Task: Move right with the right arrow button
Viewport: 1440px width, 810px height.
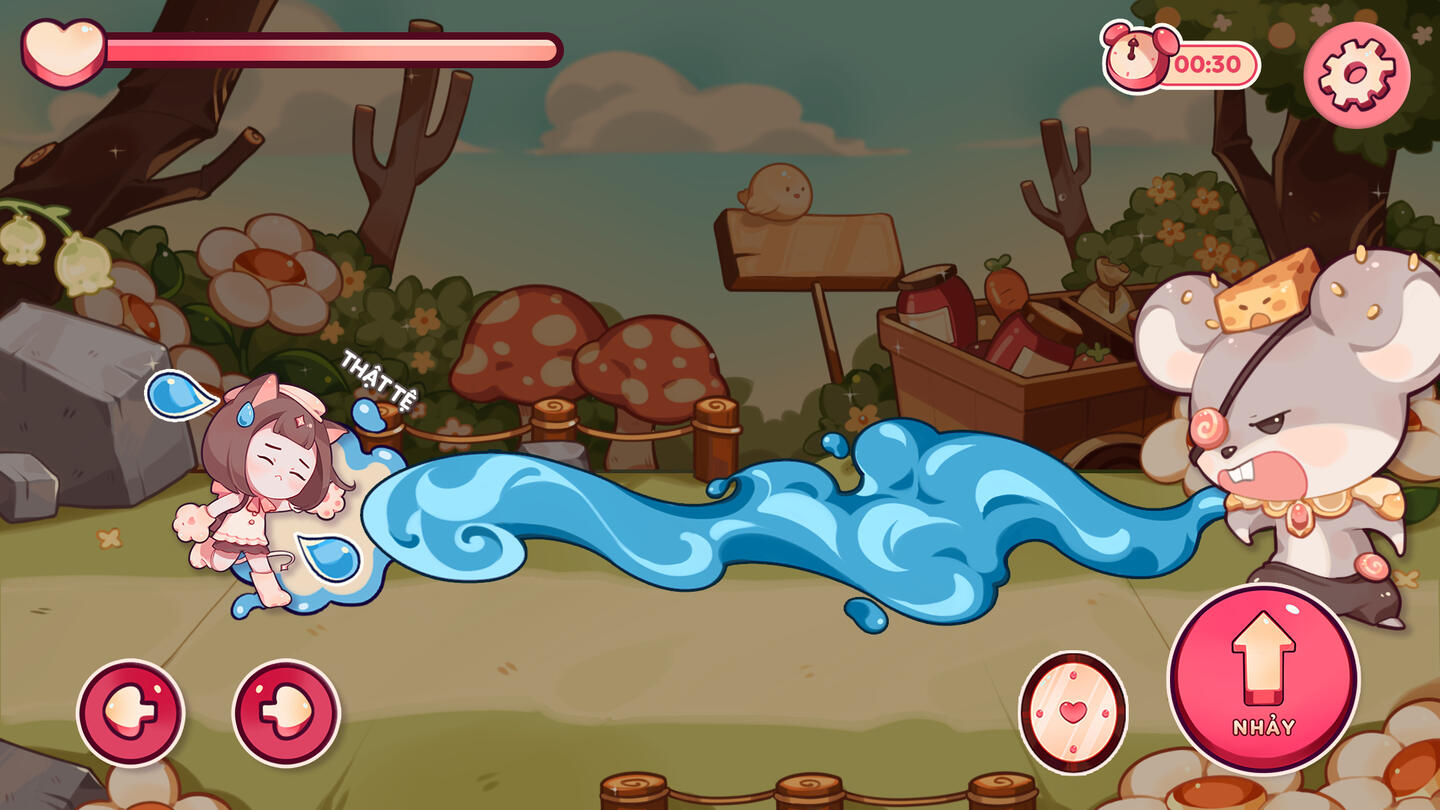Action: point(286,712)
